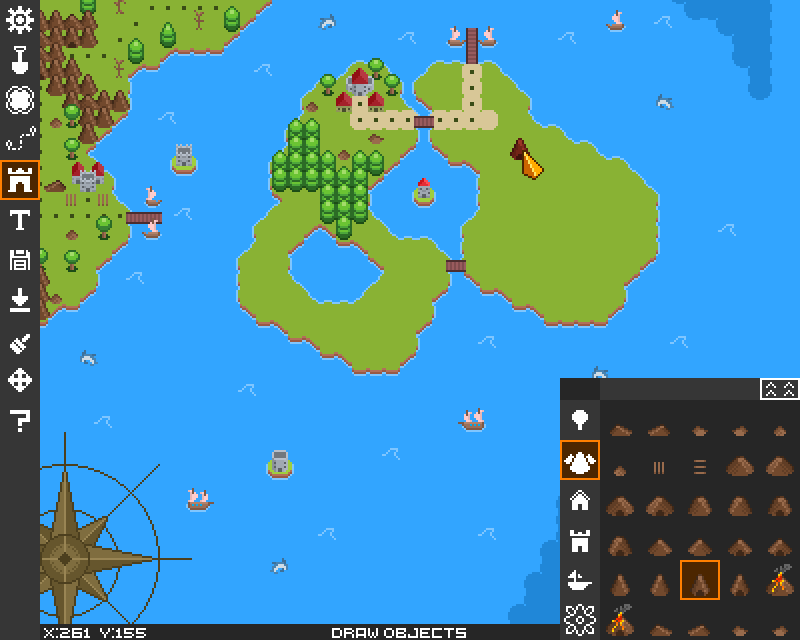This screenshot has height=640, width=800.
Task: Pick the text label tool
Action: coord(20,220)
